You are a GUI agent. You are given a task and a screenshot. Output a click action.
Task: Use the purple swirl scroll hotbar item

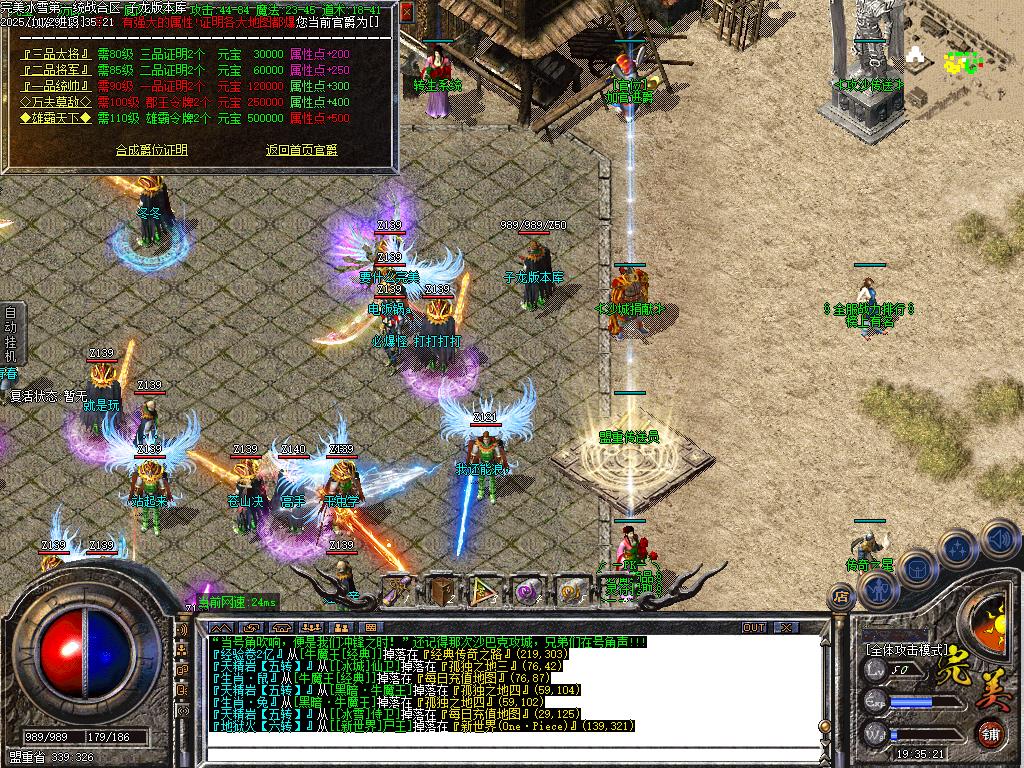tap(528, 591)
